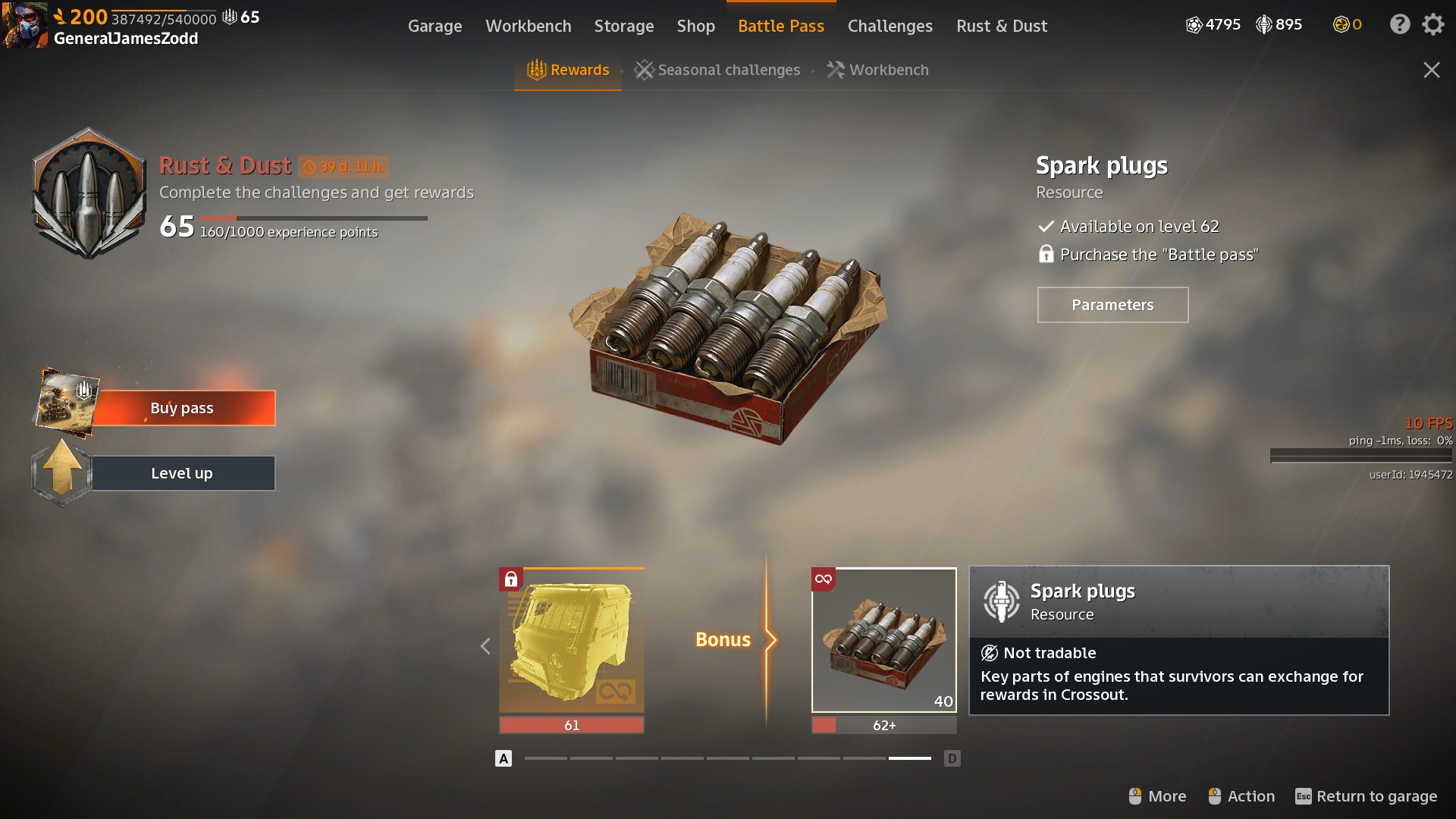Open the Rust & Dust menu
This screenshot has height=819, width=1456.
[1001, 26]
